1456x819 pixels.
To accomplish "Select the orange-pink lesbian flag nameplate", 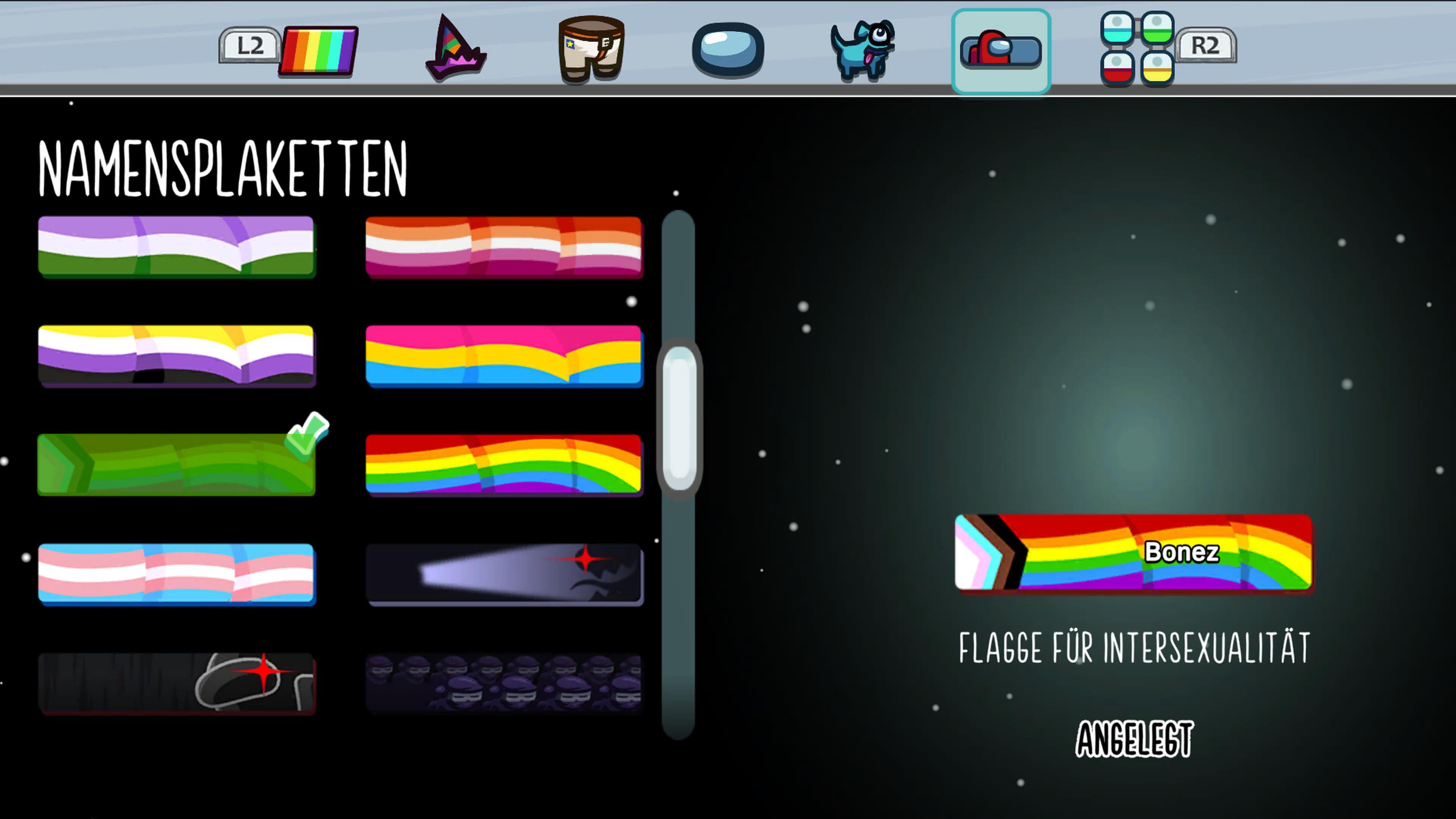I will pyautogui.click(x=504, y=246).
